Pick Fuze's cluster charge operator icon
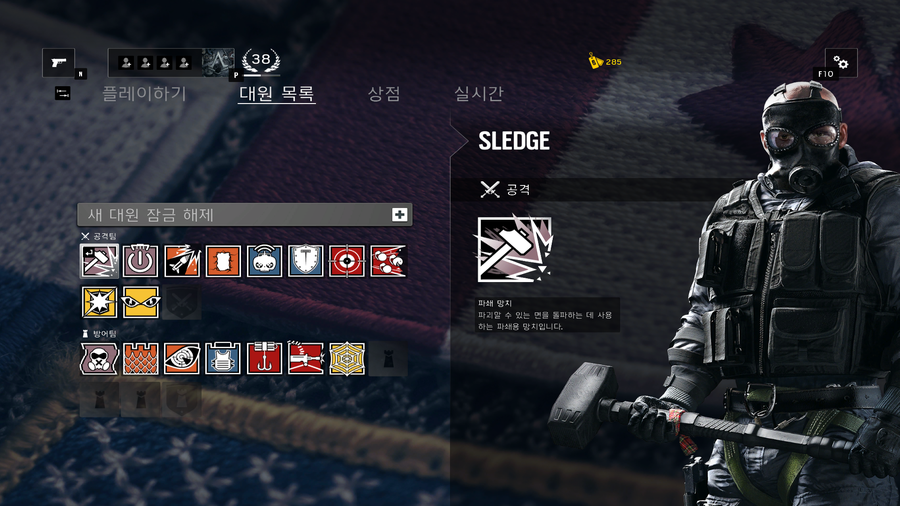The height and width of the screenshot is (506, 900). click(388, 261)
